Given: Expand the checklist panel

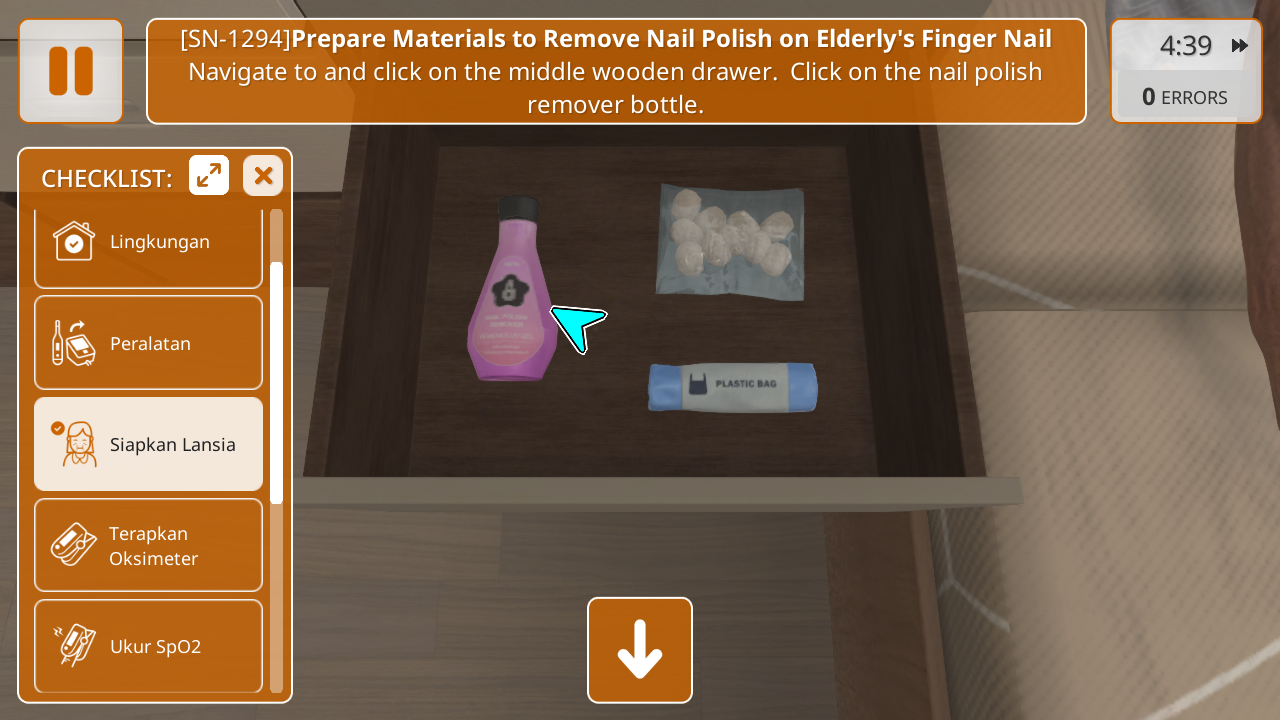Looking at the screenshot, I should [209, 176].
